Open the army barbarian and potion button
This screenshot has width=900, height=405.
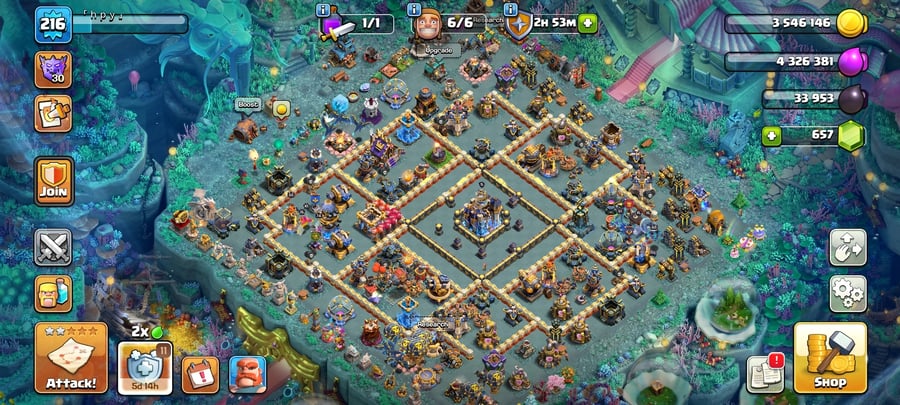[x=53, y=293]
